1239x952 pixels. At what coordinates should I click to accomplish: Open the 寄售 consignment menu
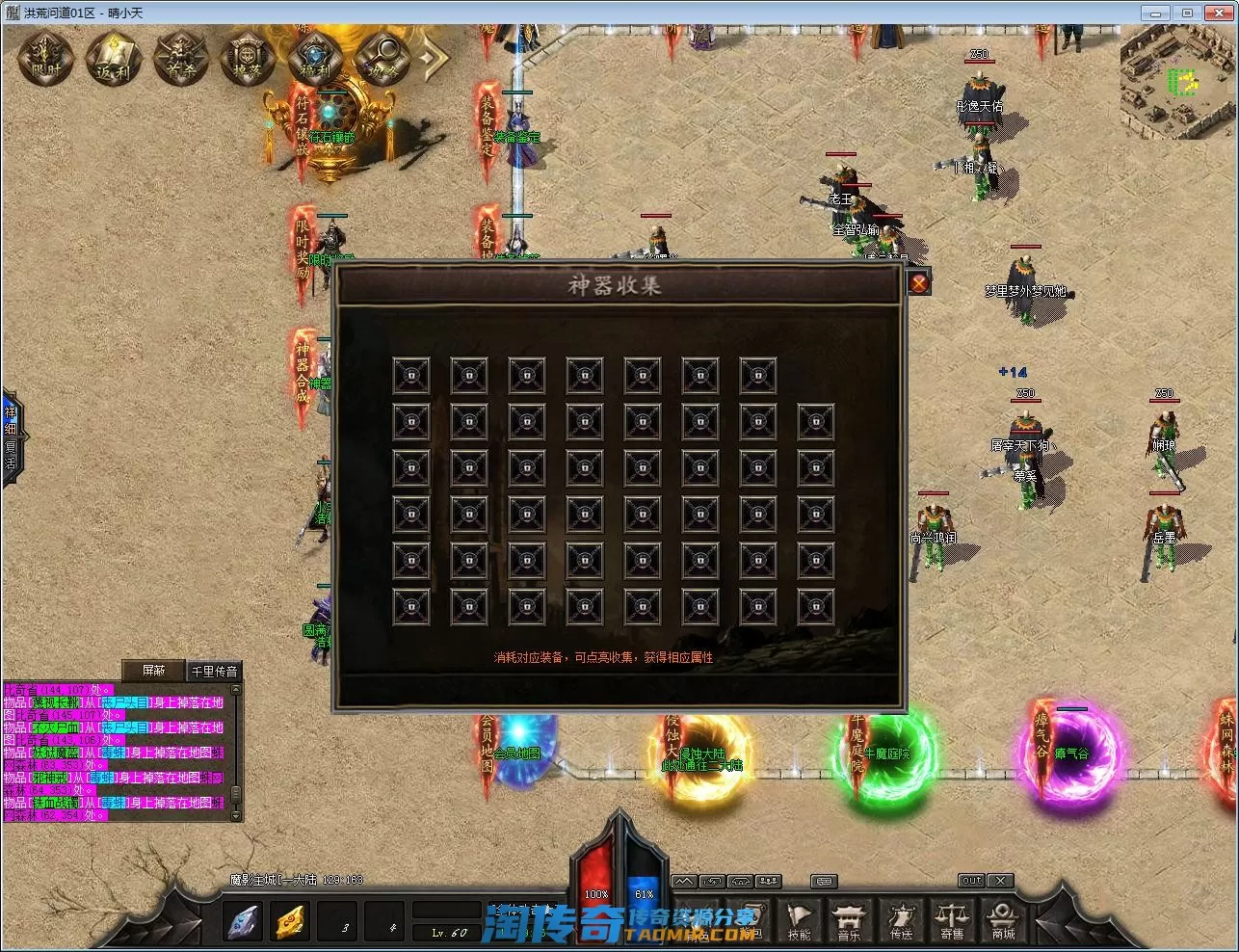click(x=952, y=920)
